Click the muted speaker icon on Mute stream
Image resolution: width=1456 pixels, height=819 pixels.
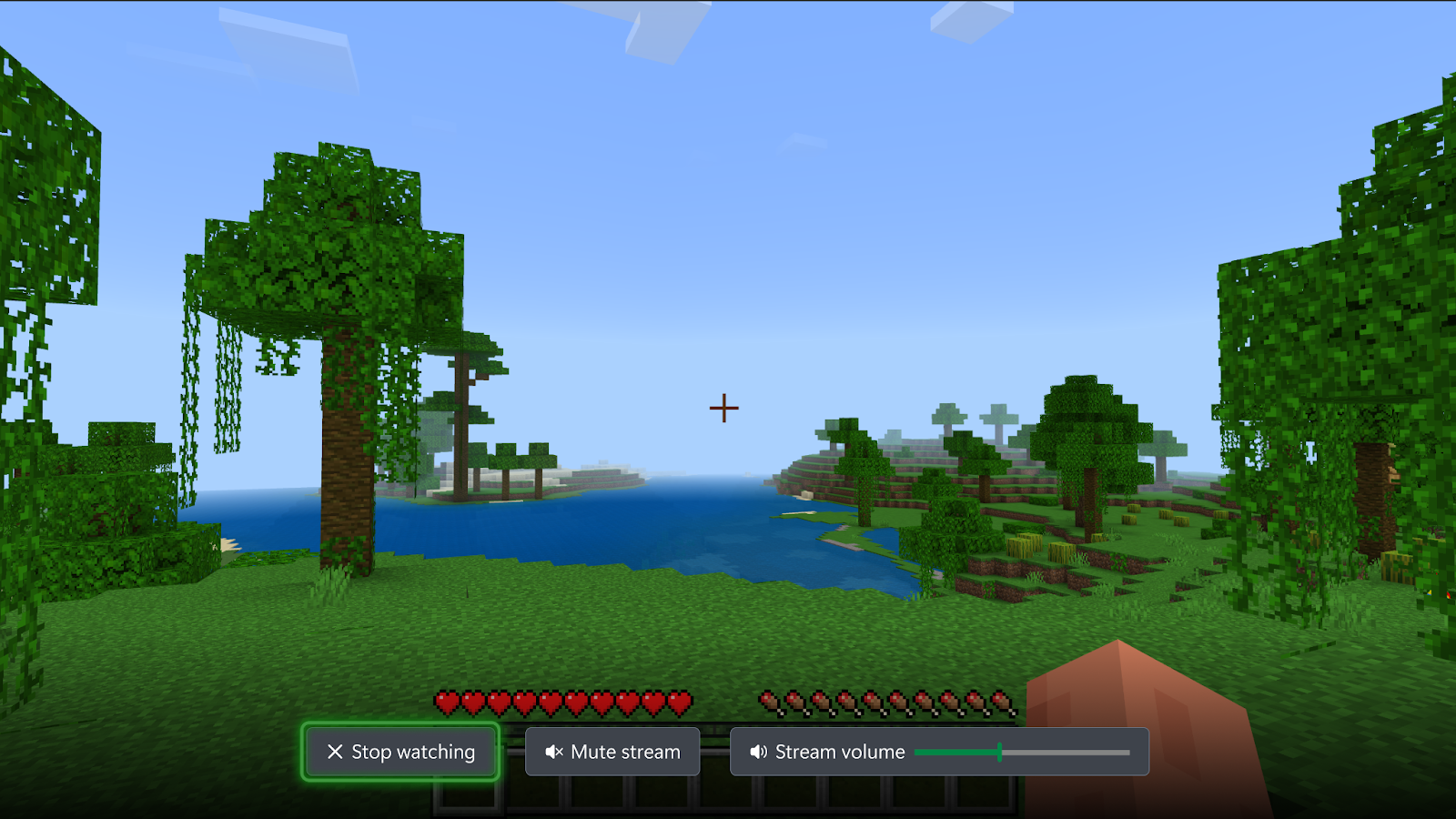point(554,752)
